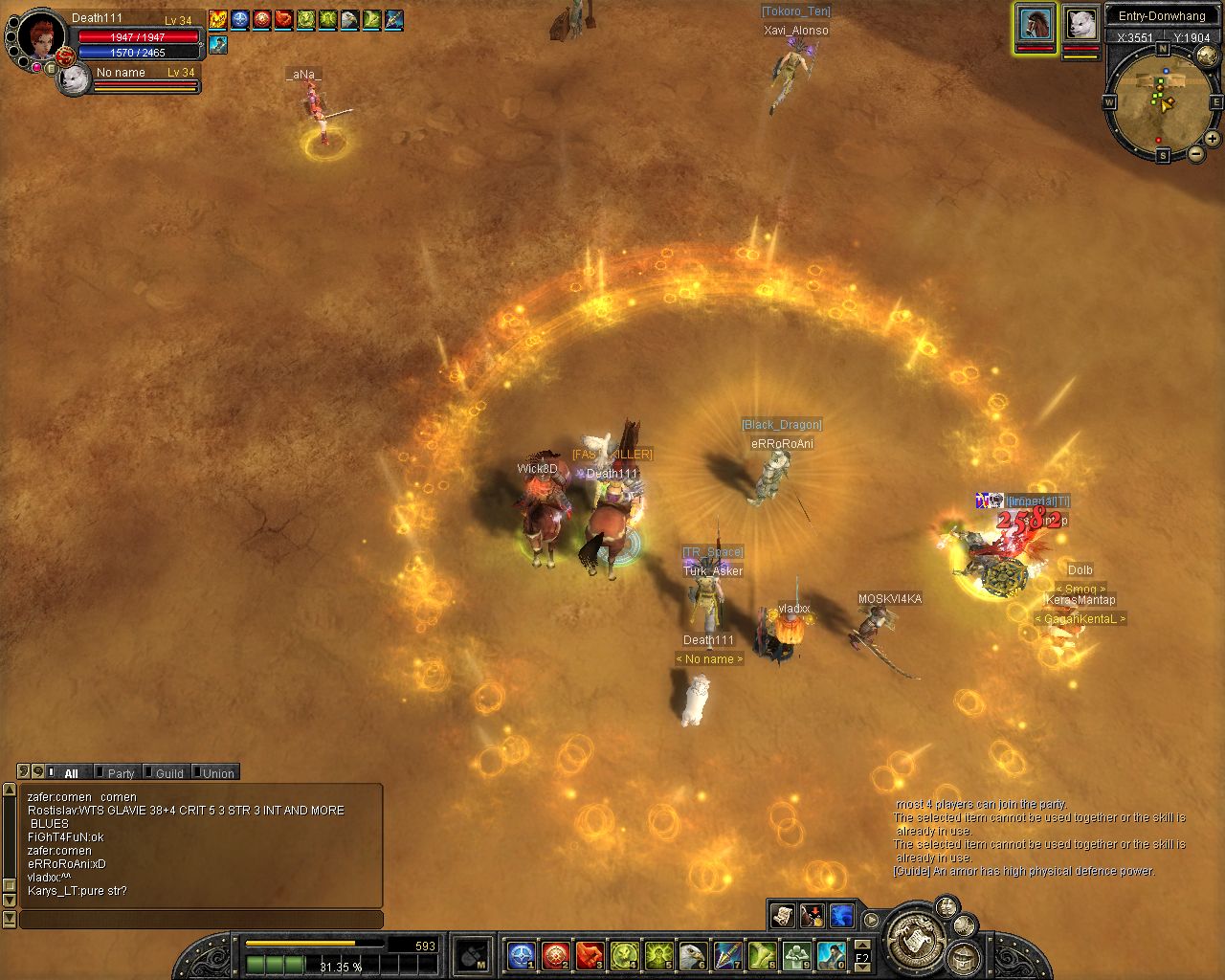The width and height of the screenshot is (1225, 980).
Task: Click the chat message input box
Action: click(x=201, y=920)
